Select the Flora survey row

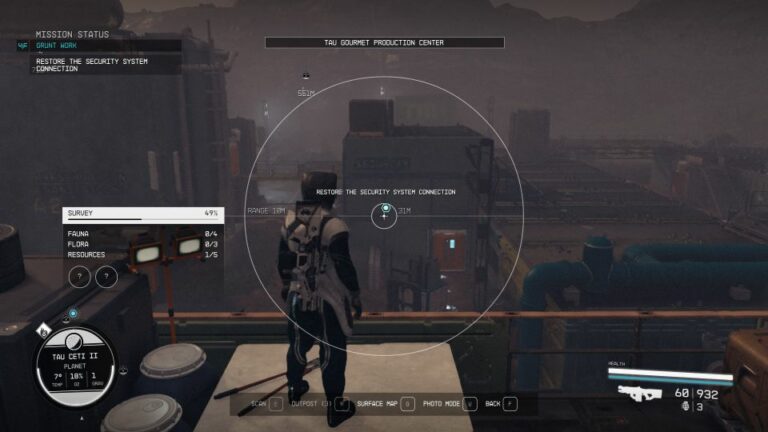(143, 244)
